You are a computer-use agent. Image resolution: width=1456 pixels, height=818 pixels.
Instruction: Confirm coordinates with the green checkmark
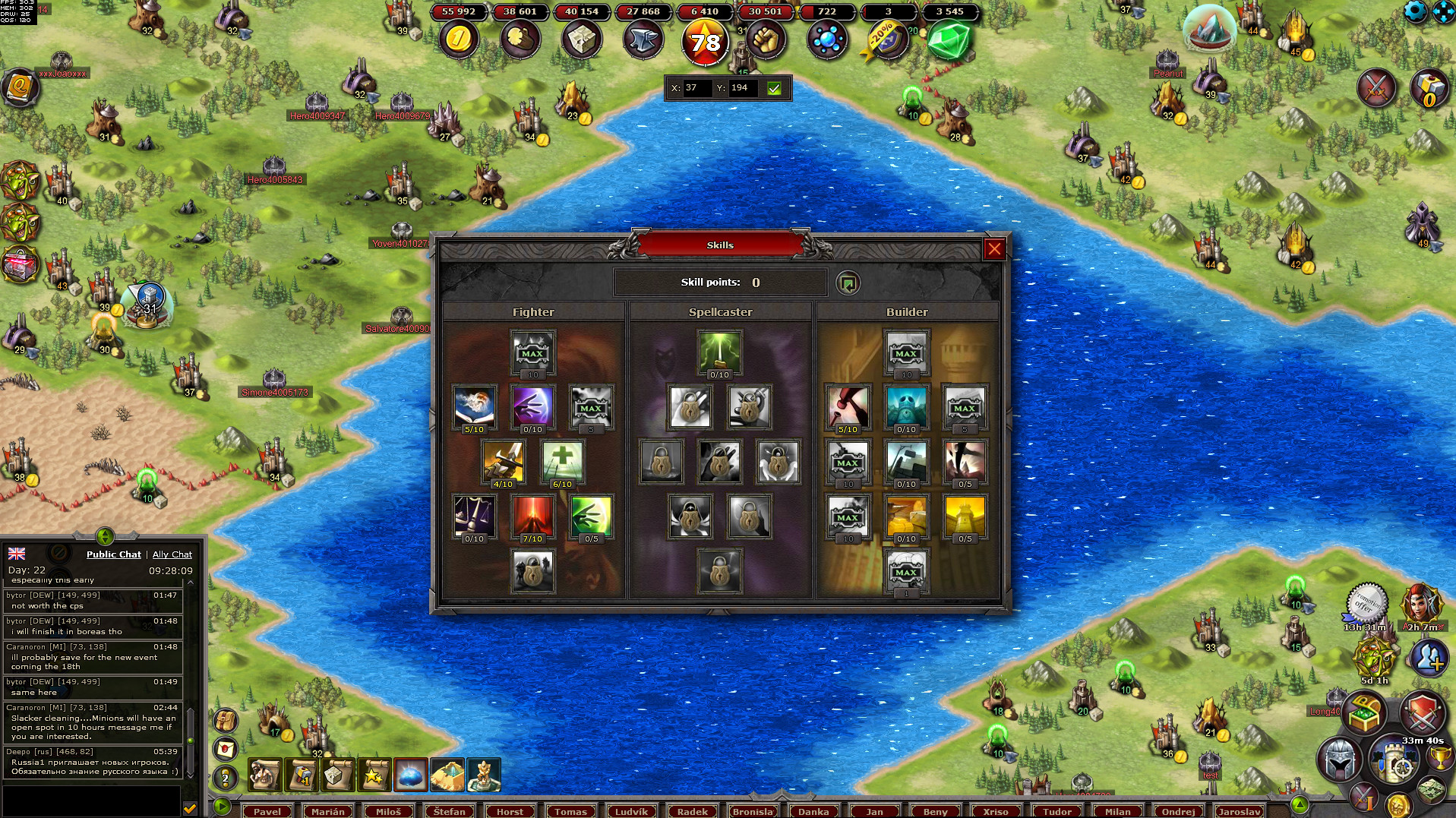[x=774, y=88]
